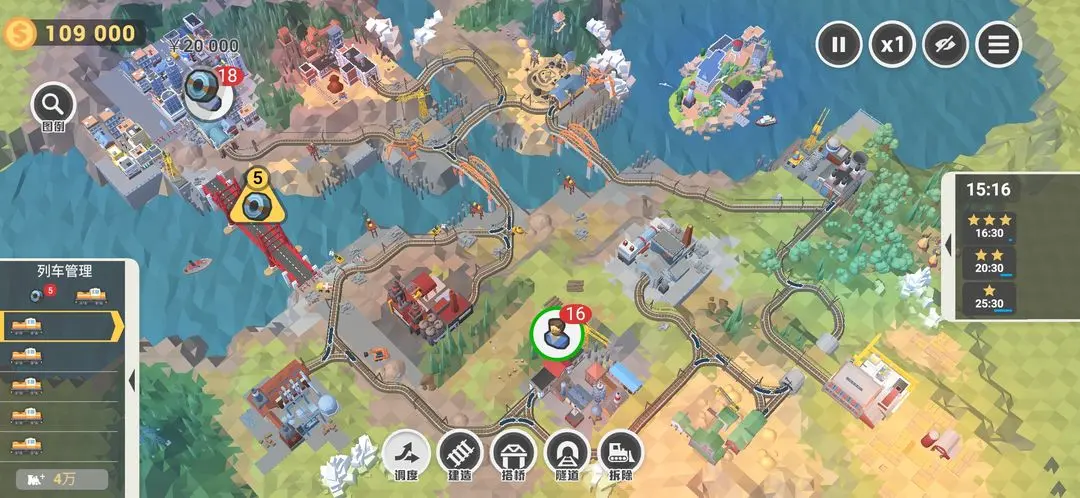Tap the yellow triangle warning marker
Image resolution: width=1080 pixels, height=498 pixels.
point(257,201)
